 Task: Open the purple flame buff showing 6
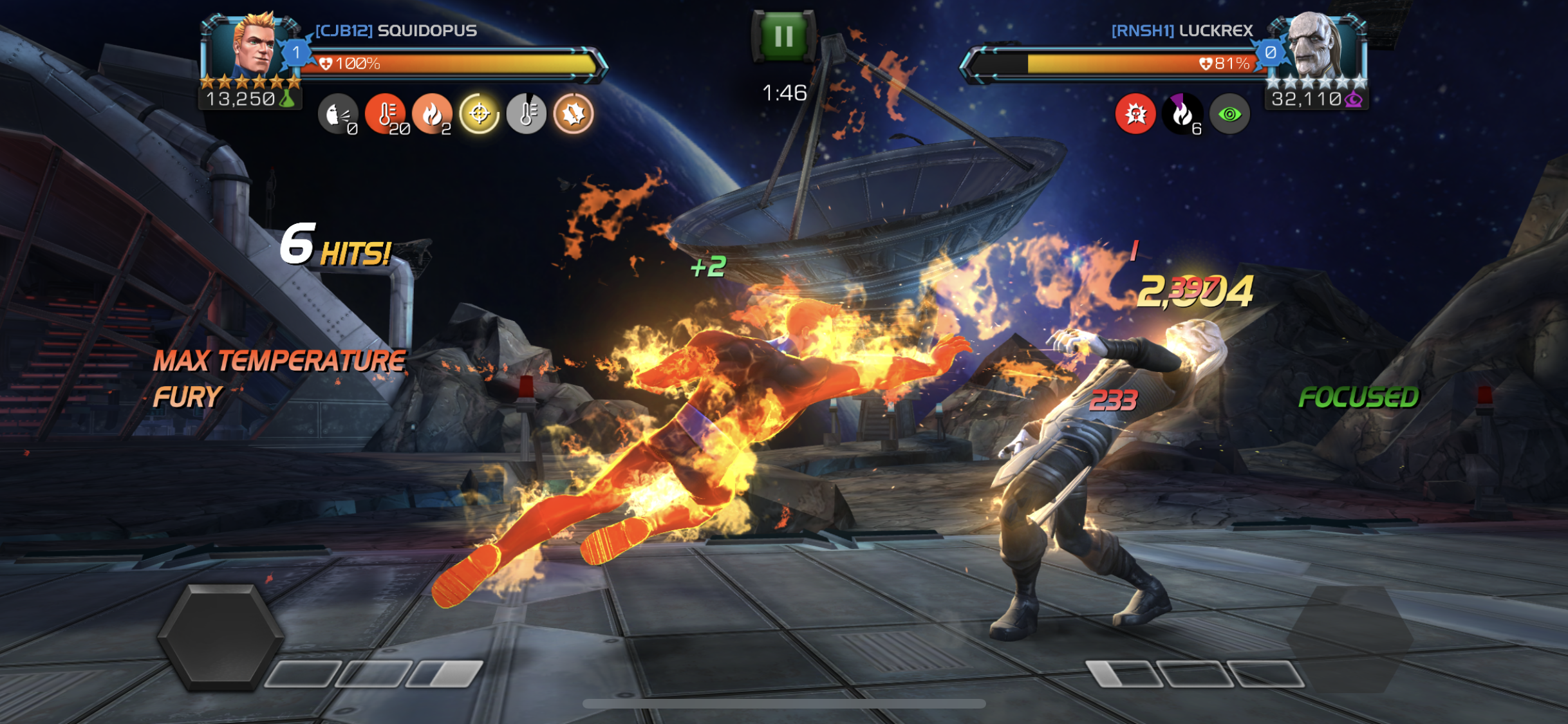pyautogui.click(x=1183, y=116)
